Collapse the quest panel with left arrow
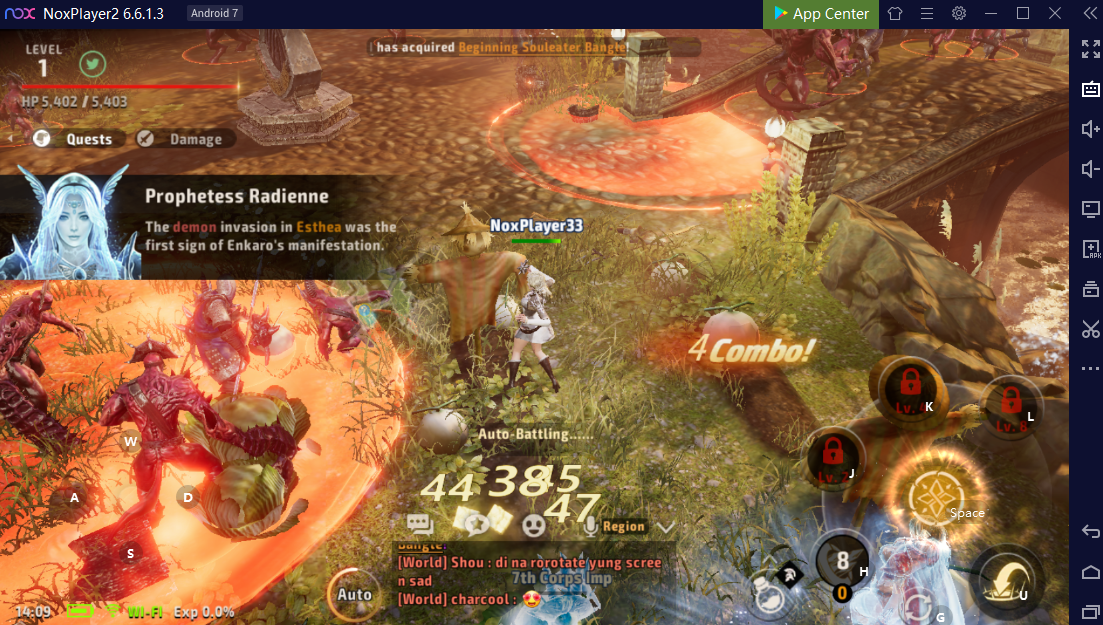The width and height of the screenshot is (1103, 625). (x=12, y=139)
